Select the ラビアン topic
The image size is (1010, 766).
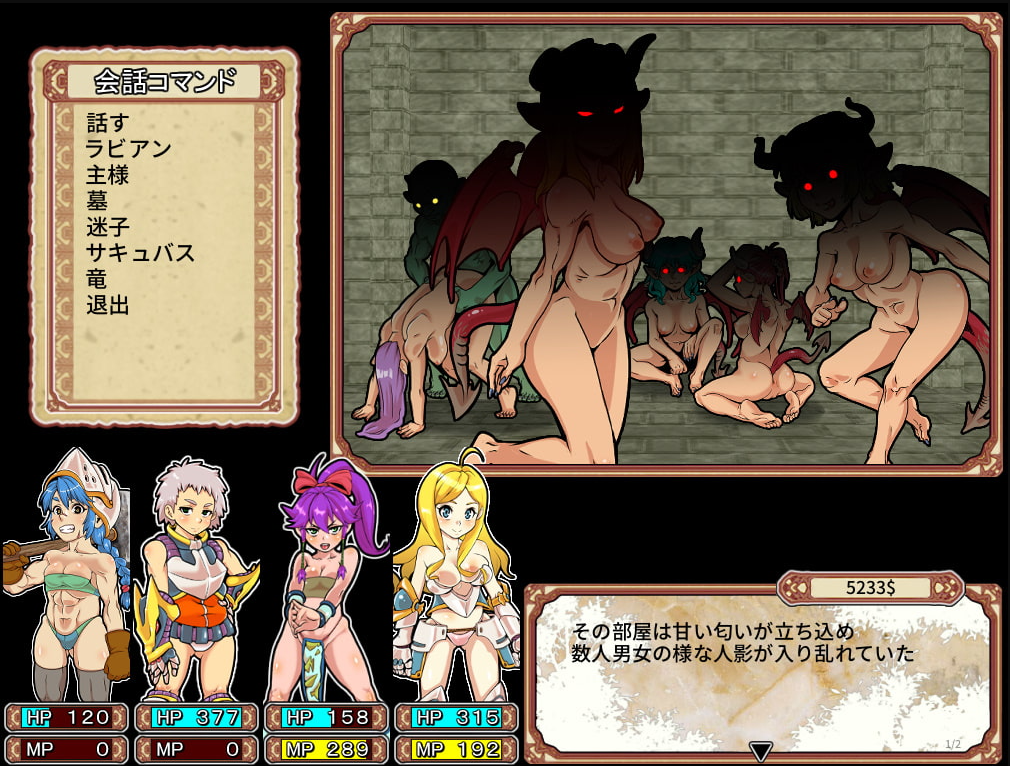point(128,149)
